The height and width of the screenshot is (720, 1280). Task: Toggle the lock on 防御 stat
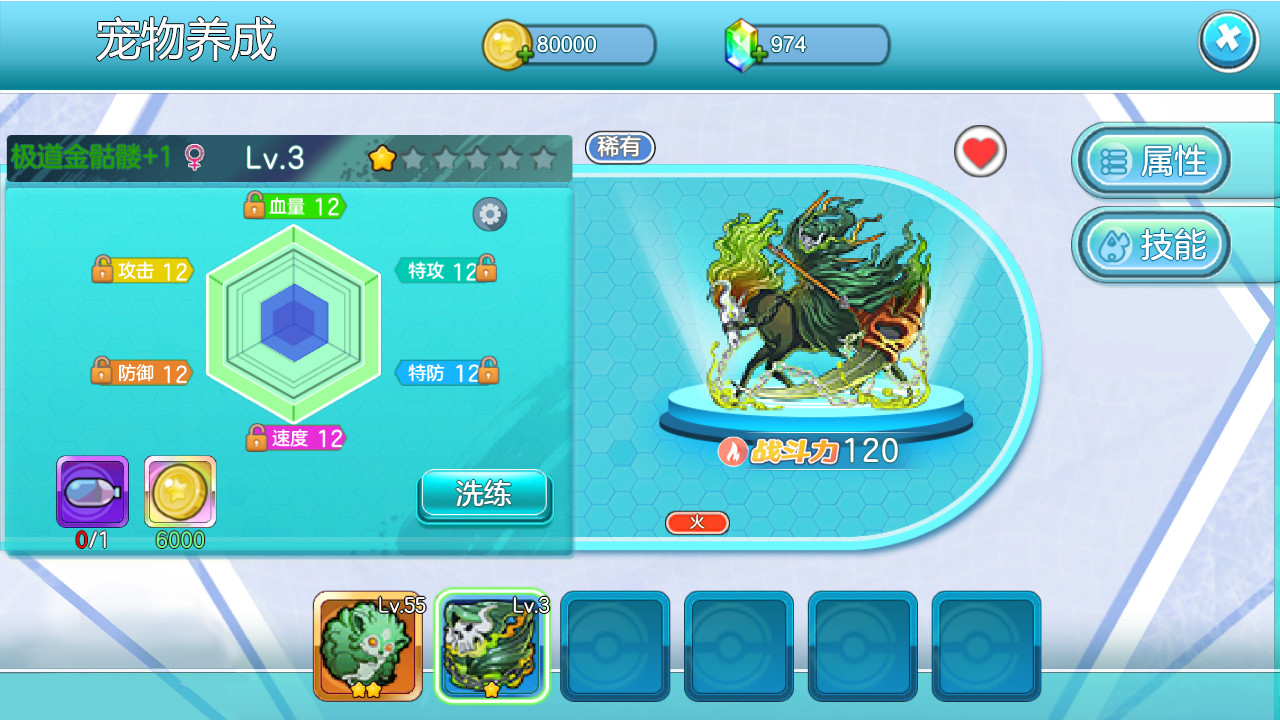102,372
